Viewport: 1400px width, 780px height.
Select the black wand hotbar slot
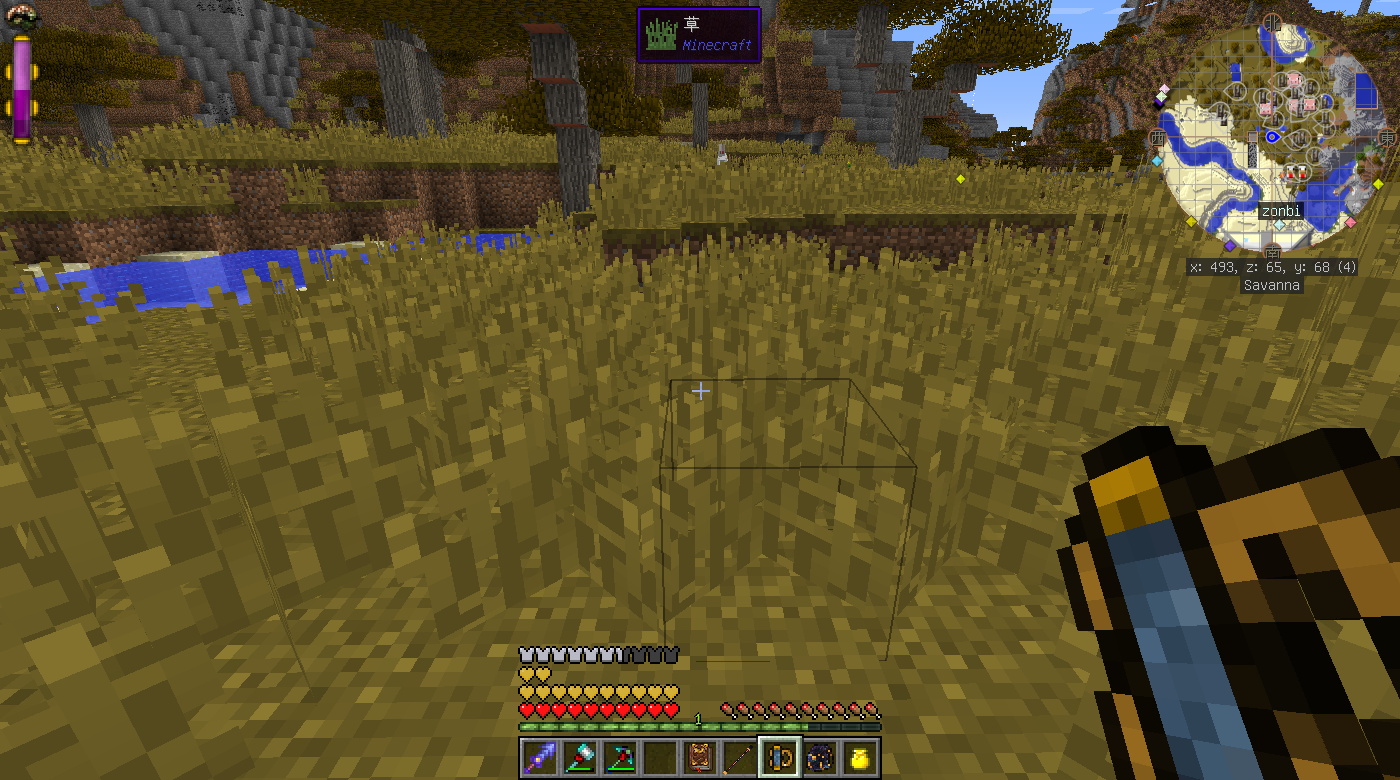739,757
